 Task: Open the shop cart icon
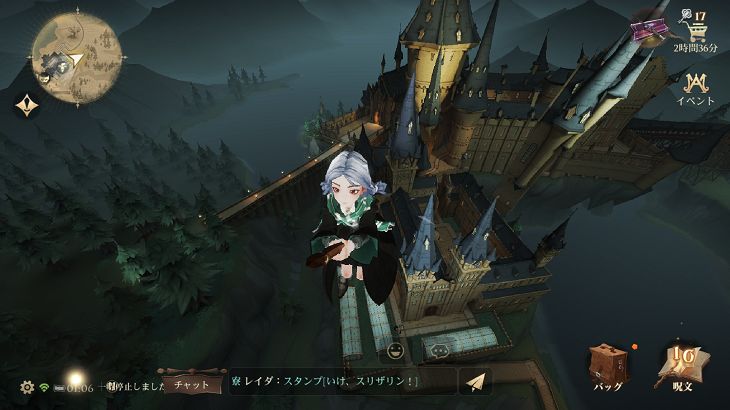click(687, 31)
